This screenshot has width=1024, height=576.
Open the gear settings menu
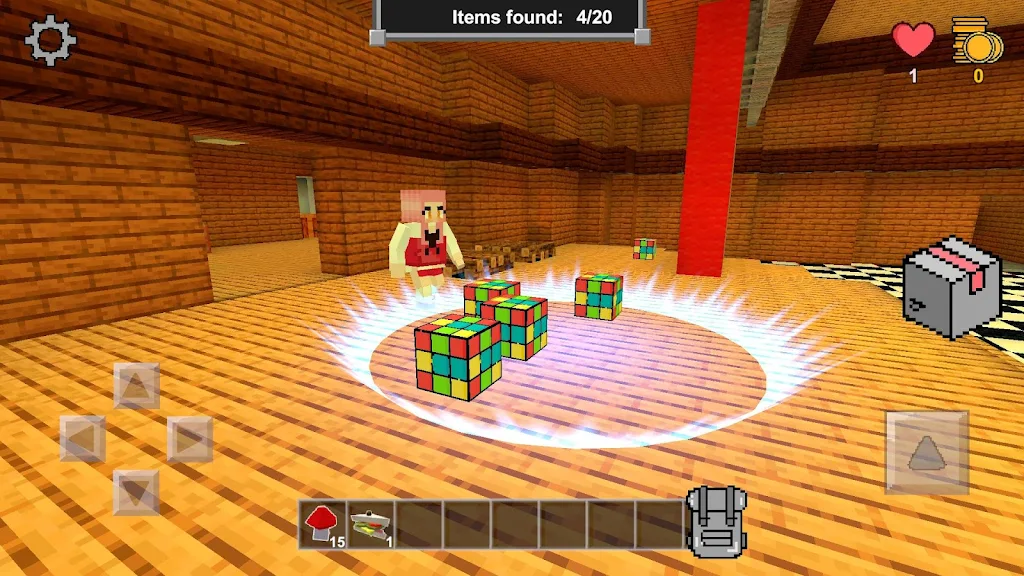point(50,41)
